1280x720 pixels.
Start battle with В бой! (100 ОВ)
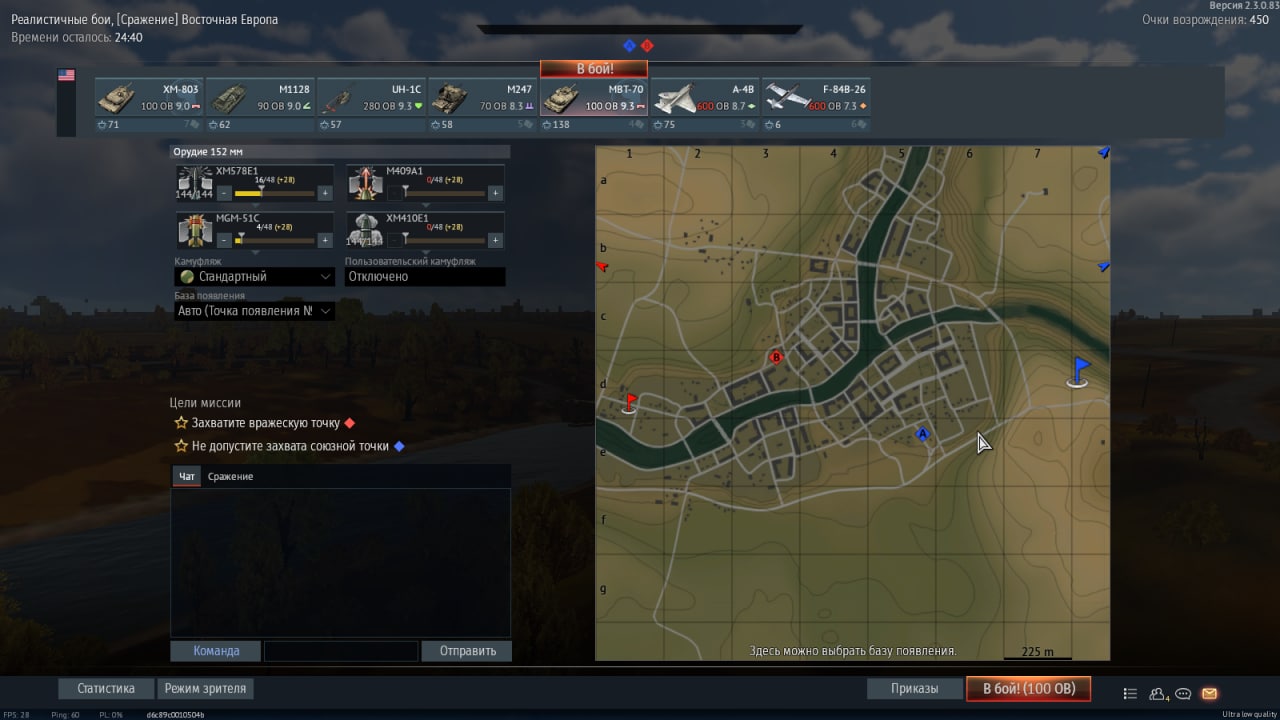point(1028,689)
